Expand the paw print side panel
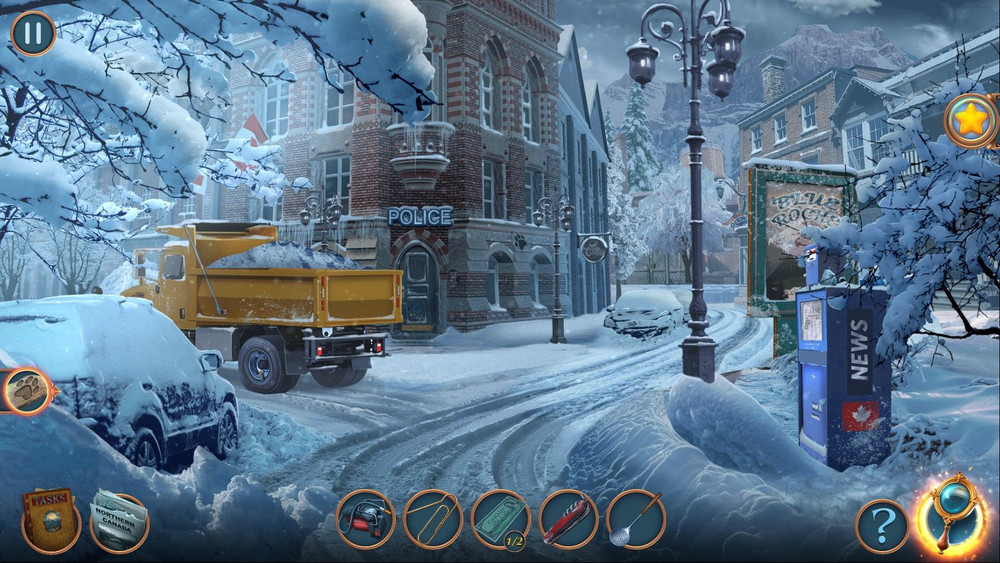Image resolution: width=1000 pixels, height=563 pixels. pos(27,392)
